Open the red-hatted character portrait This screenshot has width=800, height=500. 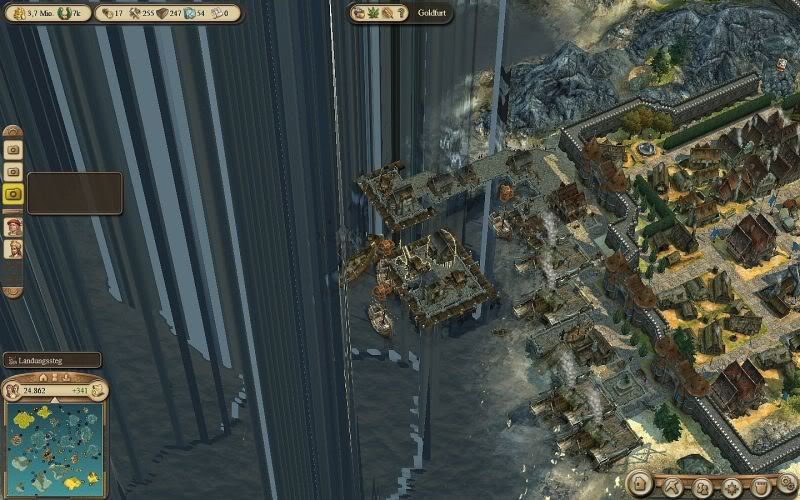point(14,227)
